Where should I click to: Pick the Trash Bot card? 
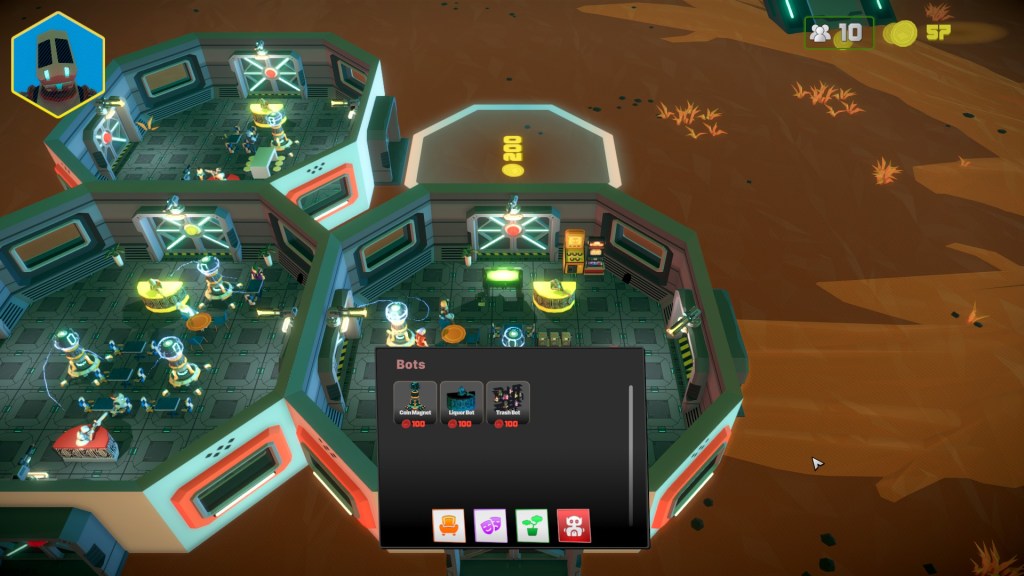coord(508,404)
